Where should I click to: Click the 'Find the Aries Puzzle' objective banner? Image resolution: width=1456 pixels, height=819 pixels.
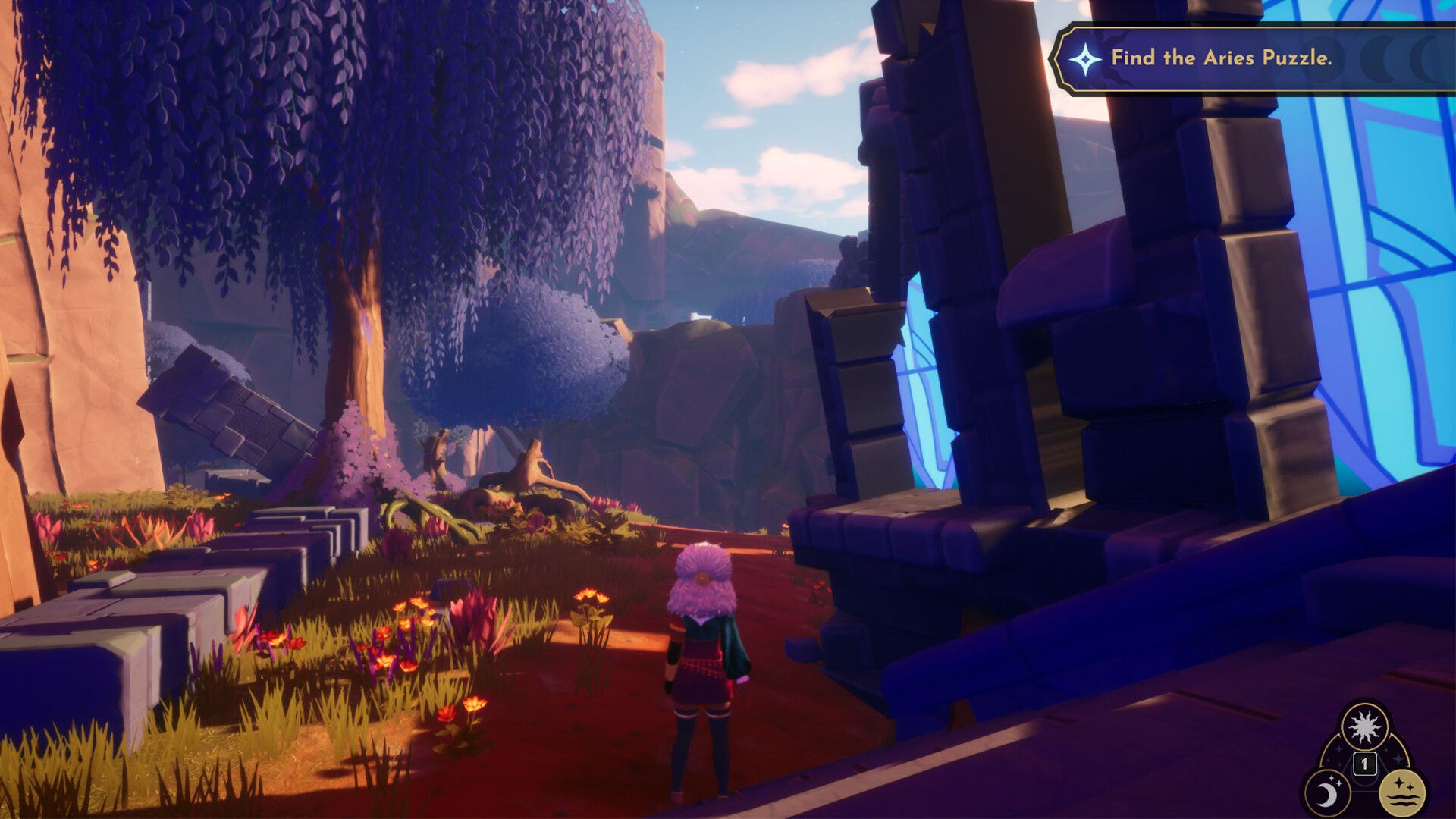1221,58
